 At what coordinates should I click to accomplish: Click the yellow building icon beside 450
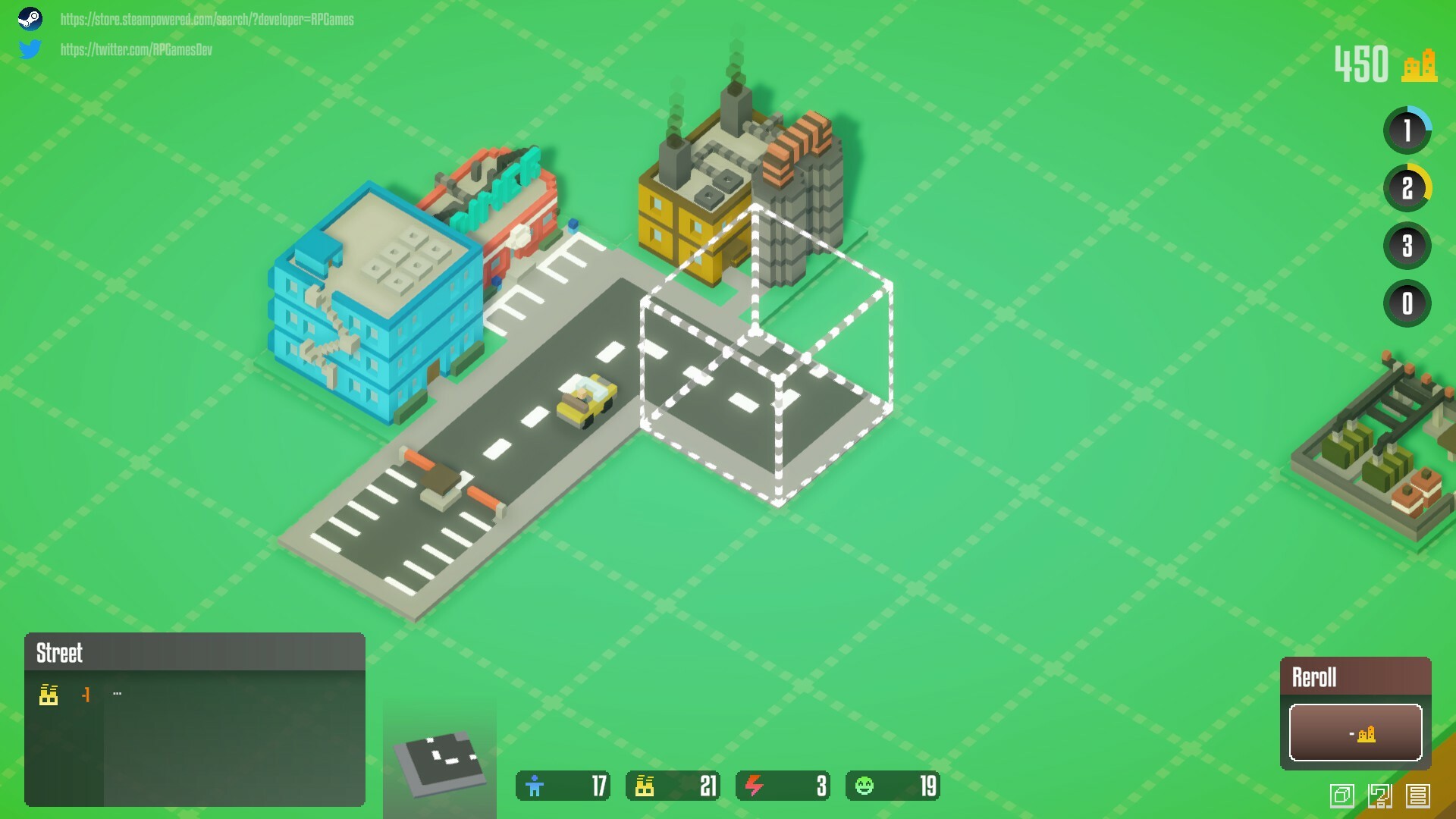pos(1421,66)
